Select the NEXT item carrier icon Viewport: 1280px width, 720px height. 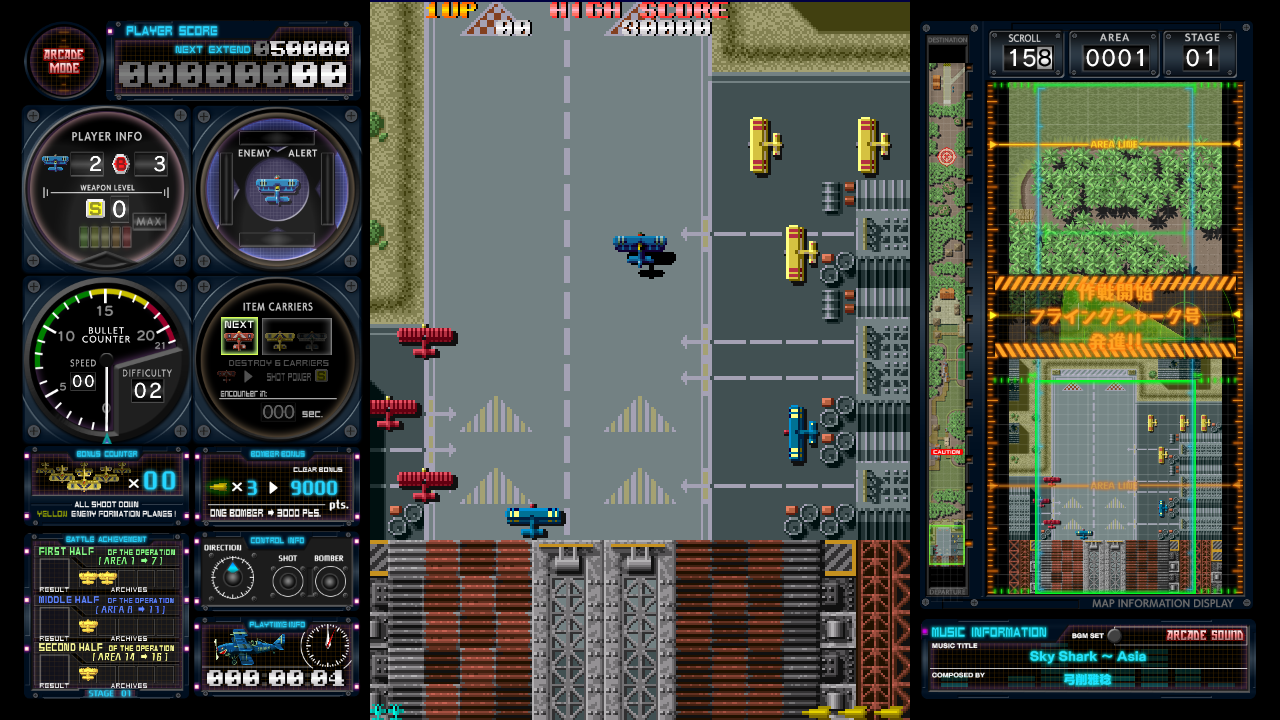239,336
